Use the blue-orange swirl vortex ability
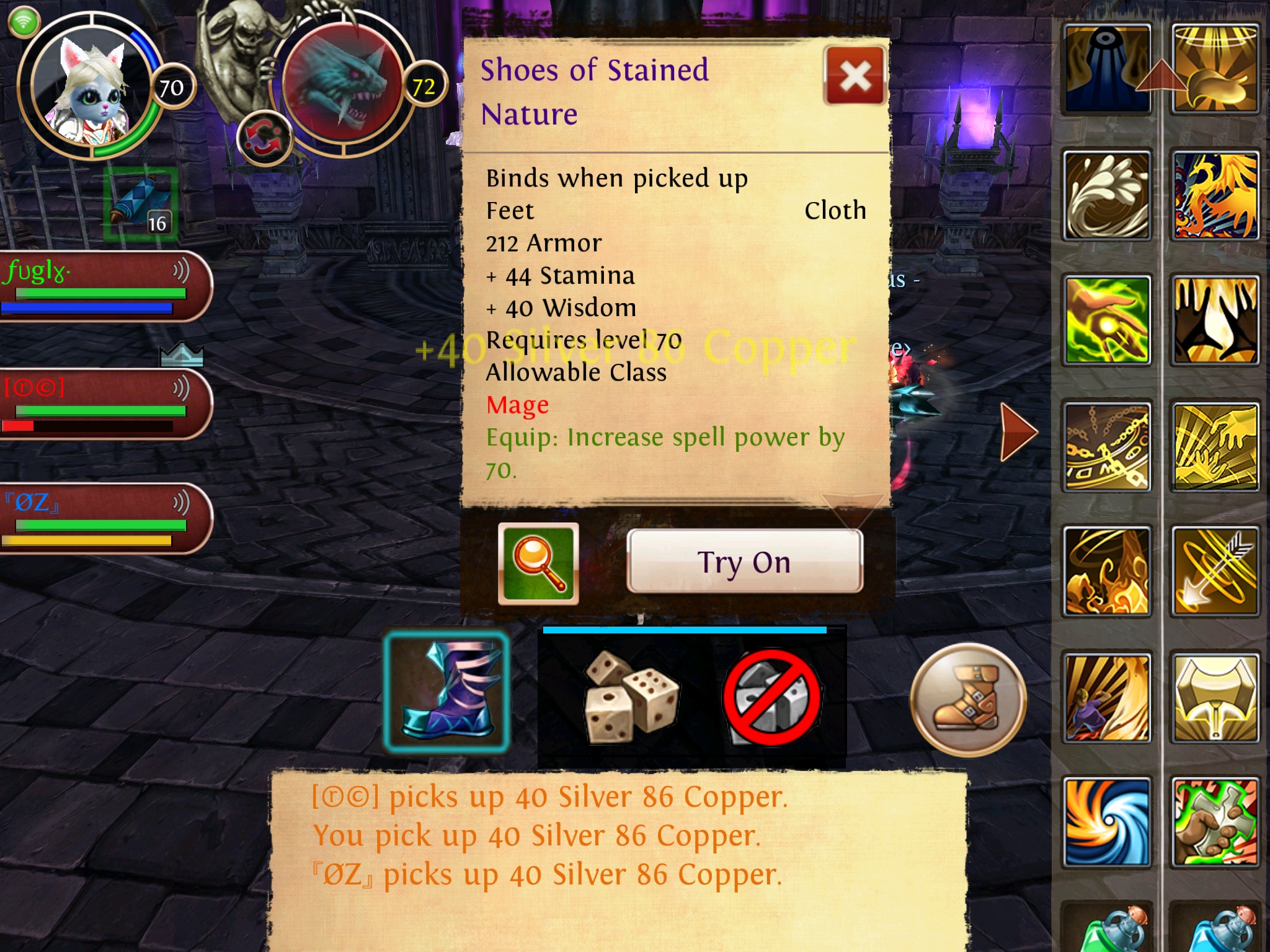This screenshot has width=1270, height=952. coord(1107,822)
